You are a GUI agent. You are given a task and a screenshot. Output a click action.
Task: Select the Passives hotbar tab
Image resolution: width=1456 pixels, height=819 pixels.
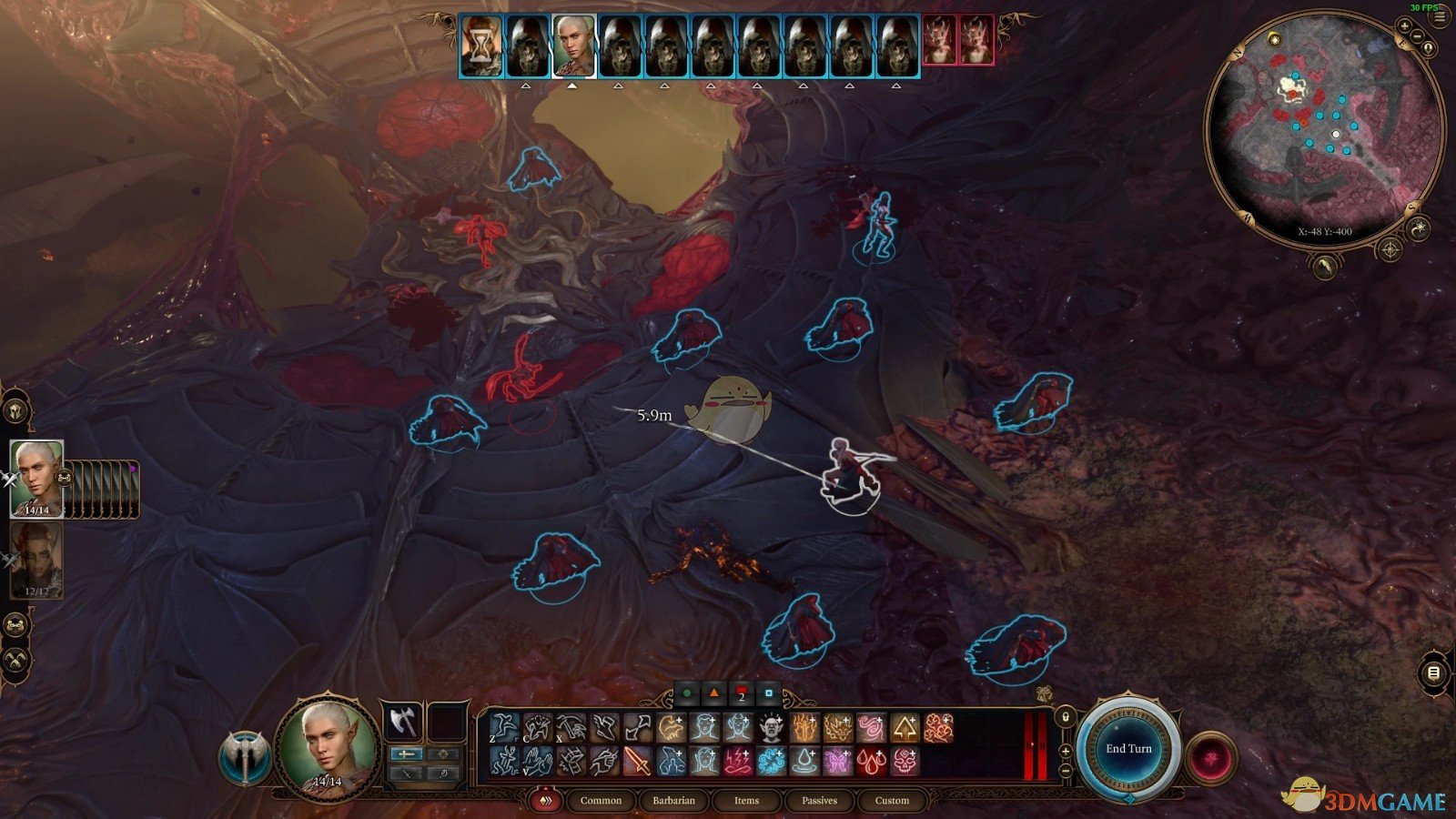[x=819, y=801]
